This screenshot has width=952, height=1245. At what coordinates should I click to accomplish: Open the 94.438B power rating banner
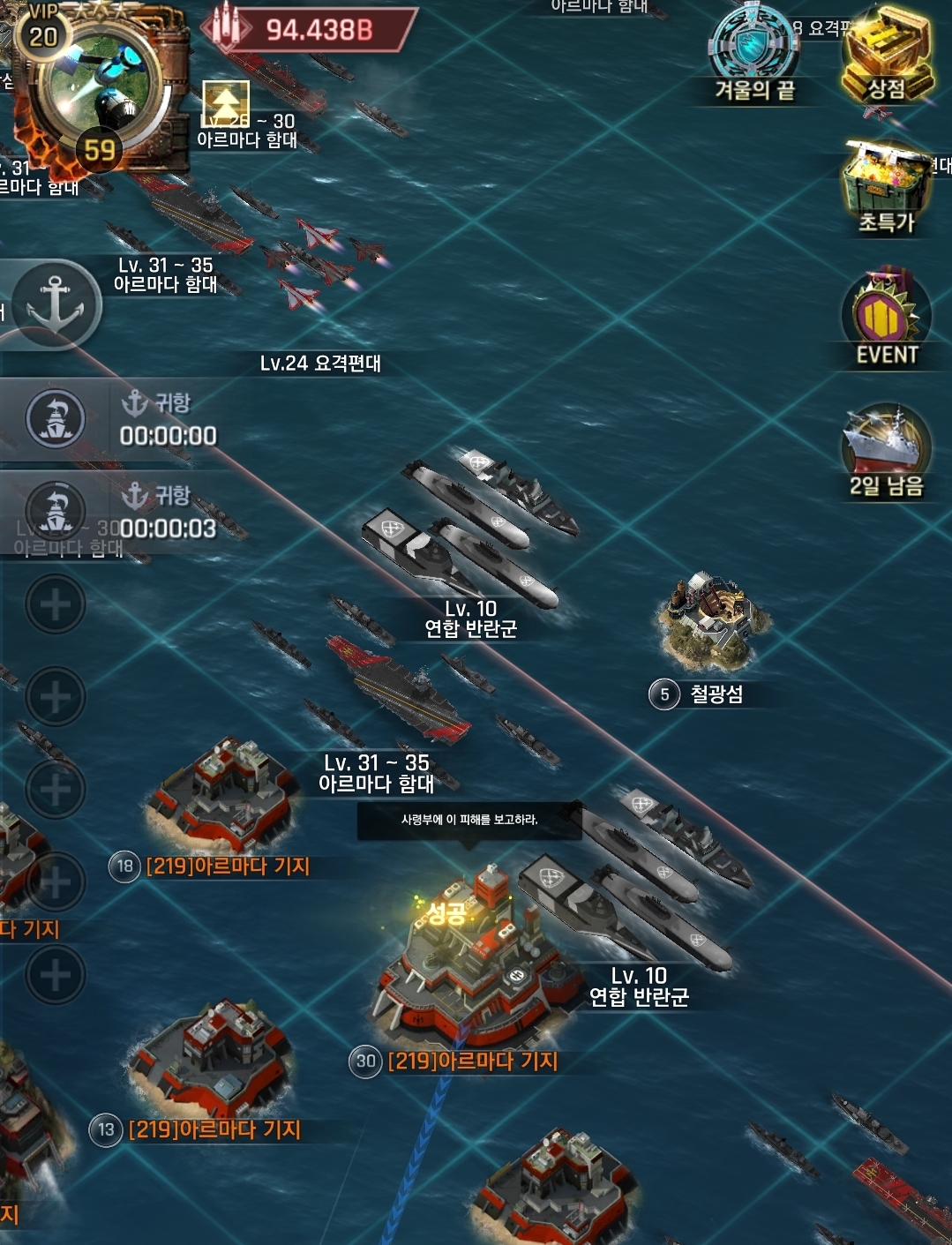tap(309, 30)
